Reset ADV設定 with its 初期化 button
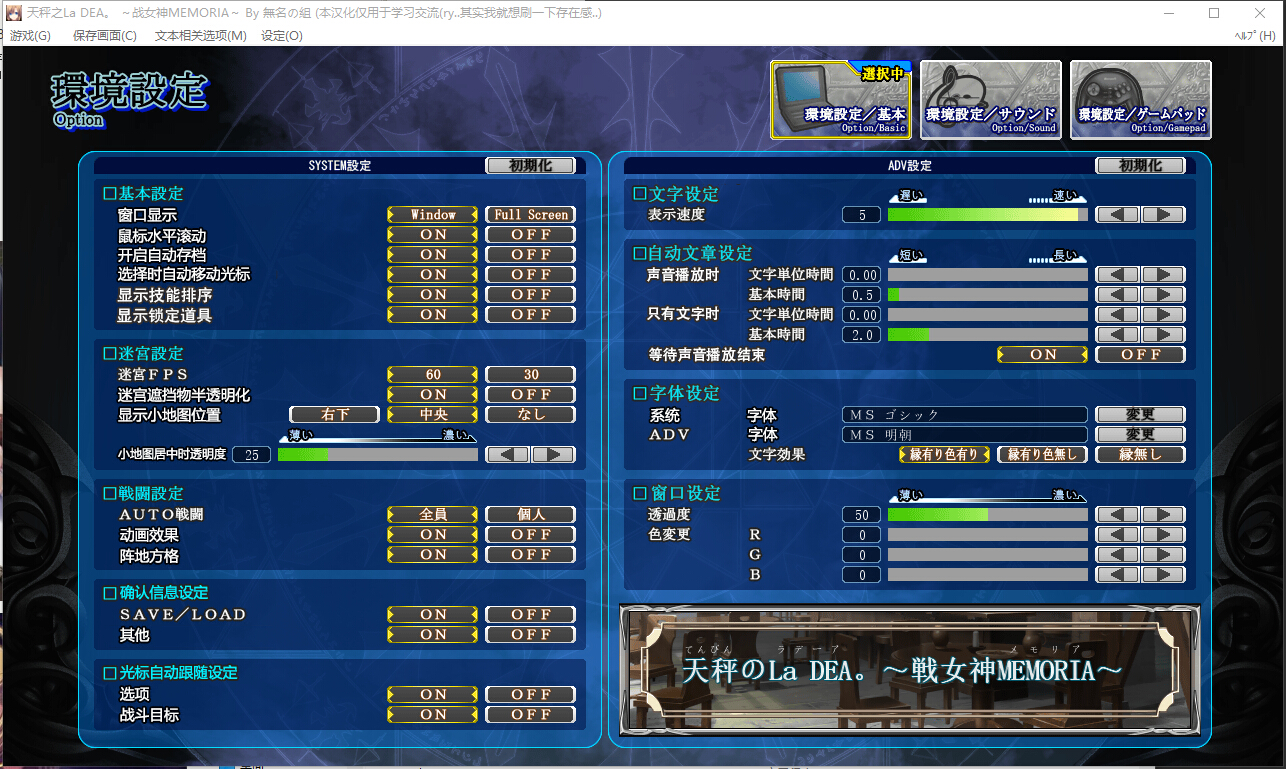Viewport: 1286px width, 769px height. tap(1141, 166)
